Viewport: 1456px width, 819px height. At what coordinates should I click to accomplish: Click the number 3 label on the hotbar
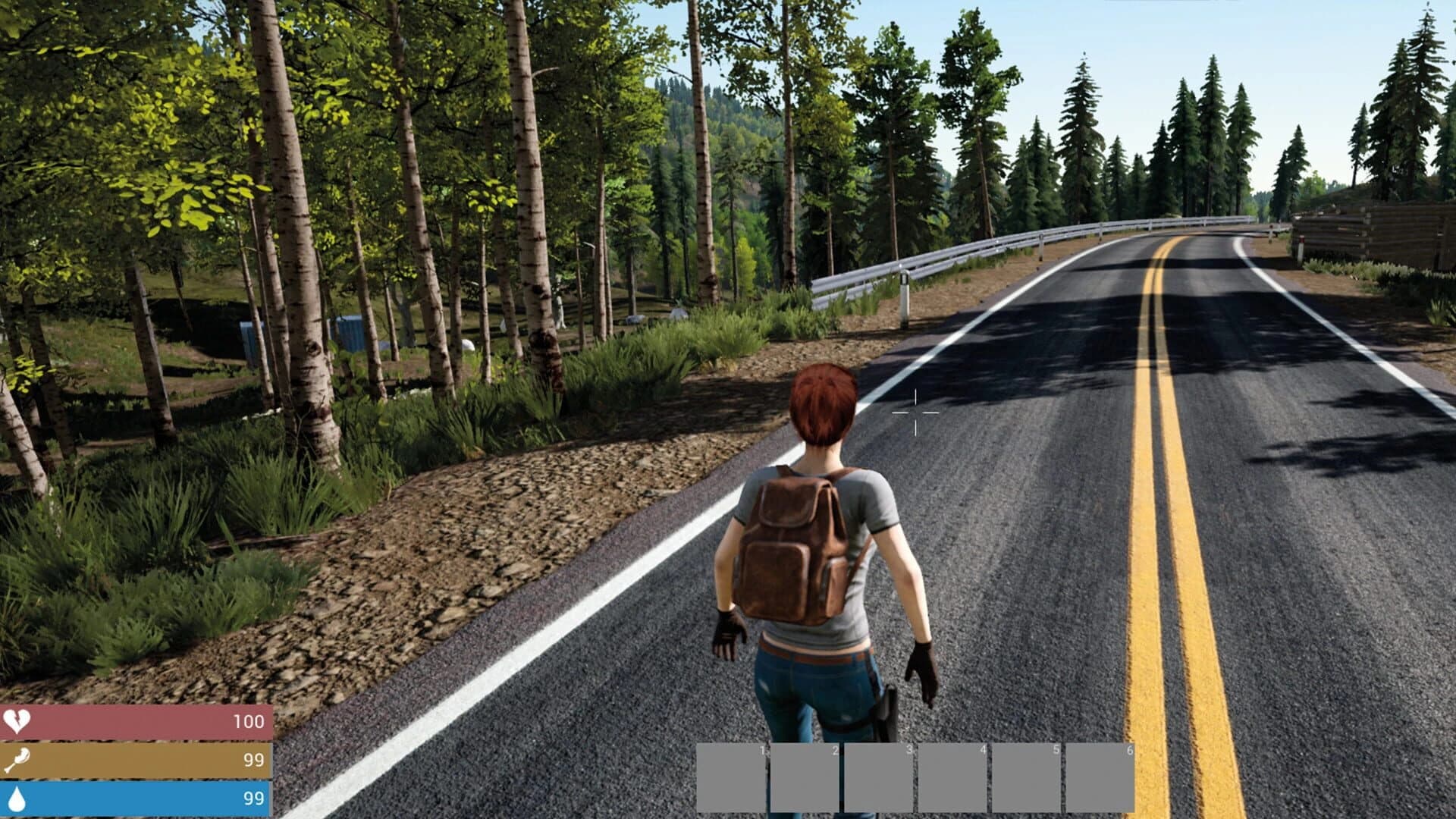coord(909,748)
